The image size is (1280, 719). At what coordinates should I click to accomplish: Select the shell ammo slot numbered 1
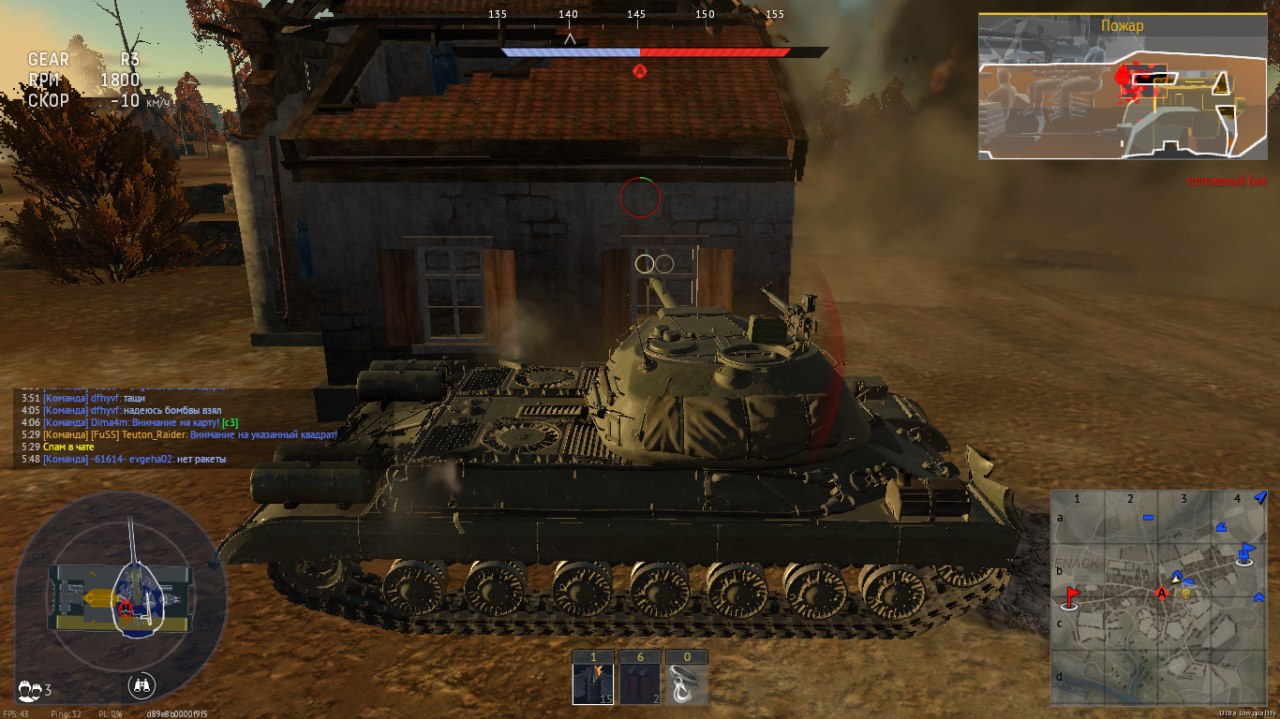593,679
